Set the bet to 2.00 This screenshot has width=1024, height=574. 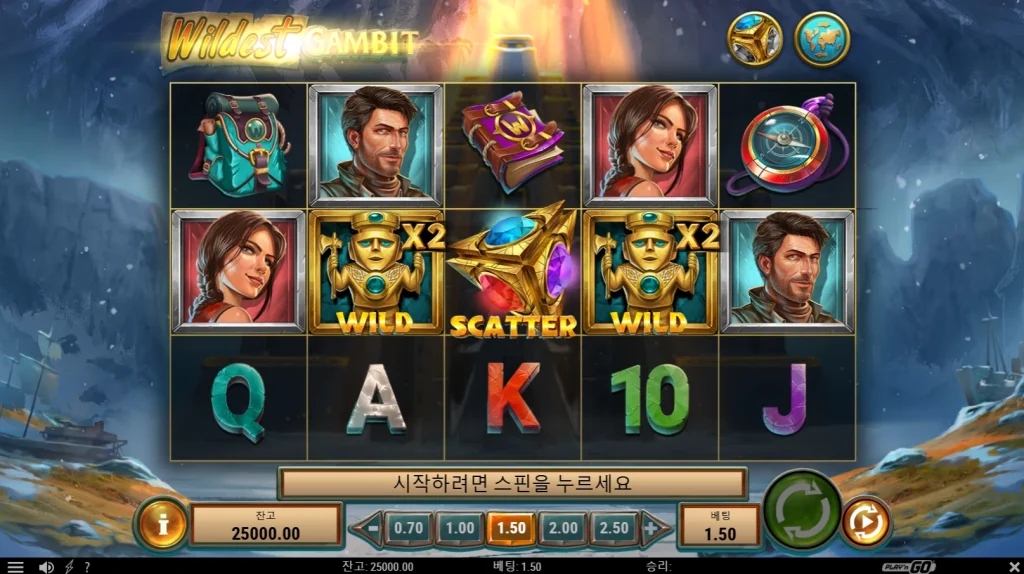pos(563,528)
